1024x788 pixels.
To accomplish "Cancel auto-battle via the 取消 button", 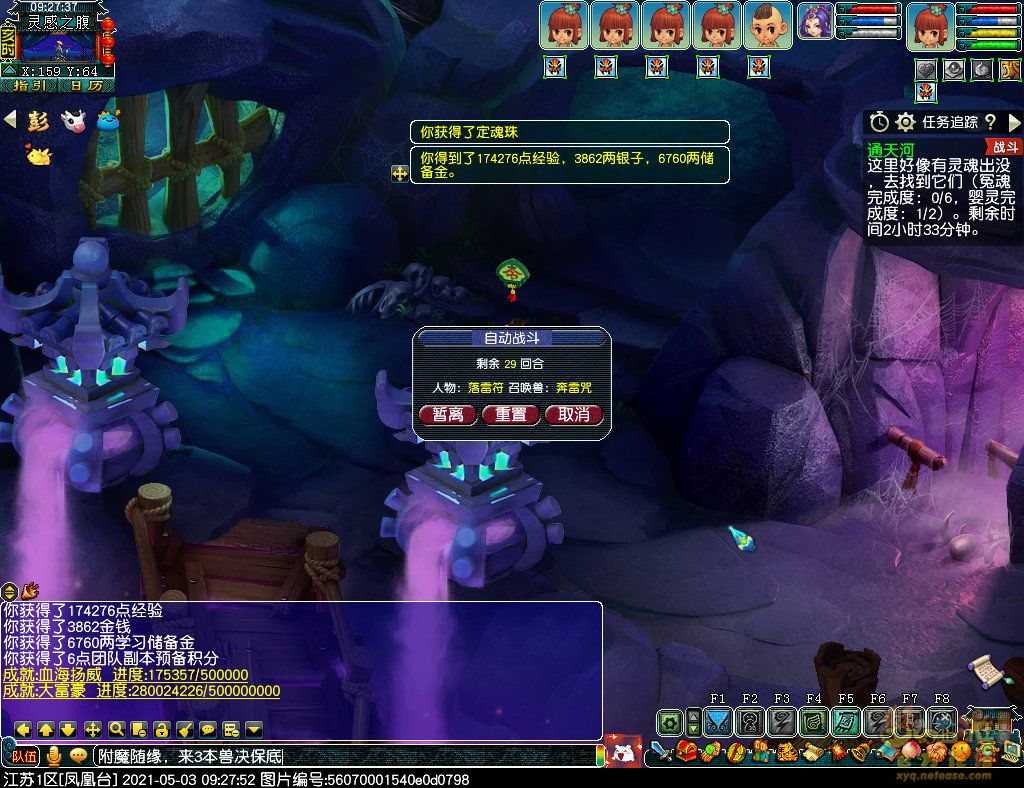I will (574, 414).
